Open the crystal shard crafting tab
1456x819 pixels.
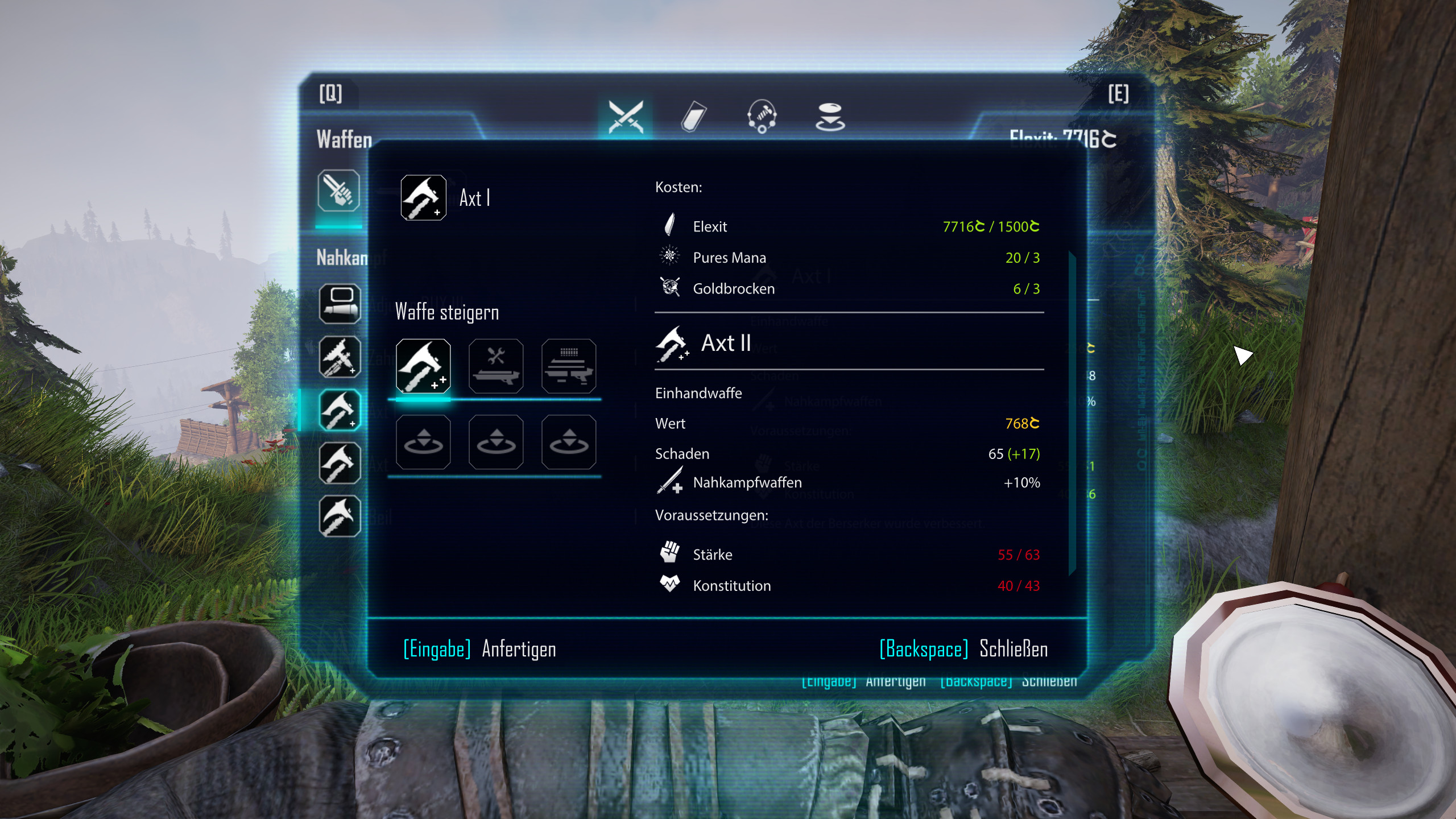(693, 117)
